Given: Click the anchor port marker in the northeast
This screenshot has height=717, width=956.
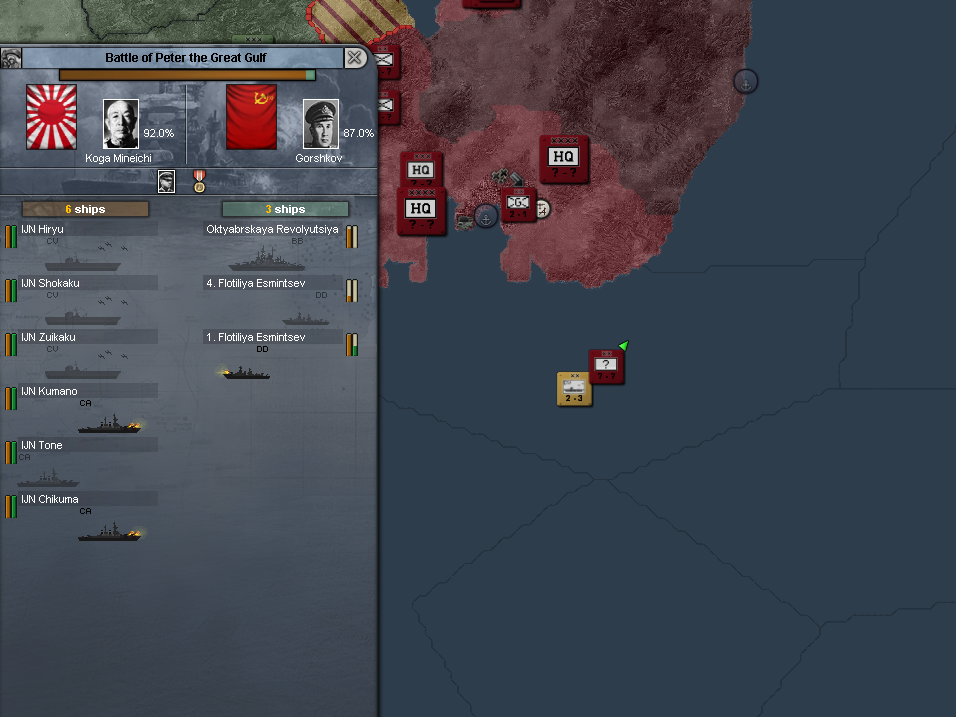Looking at the screenshot, I should click(745, 81).
